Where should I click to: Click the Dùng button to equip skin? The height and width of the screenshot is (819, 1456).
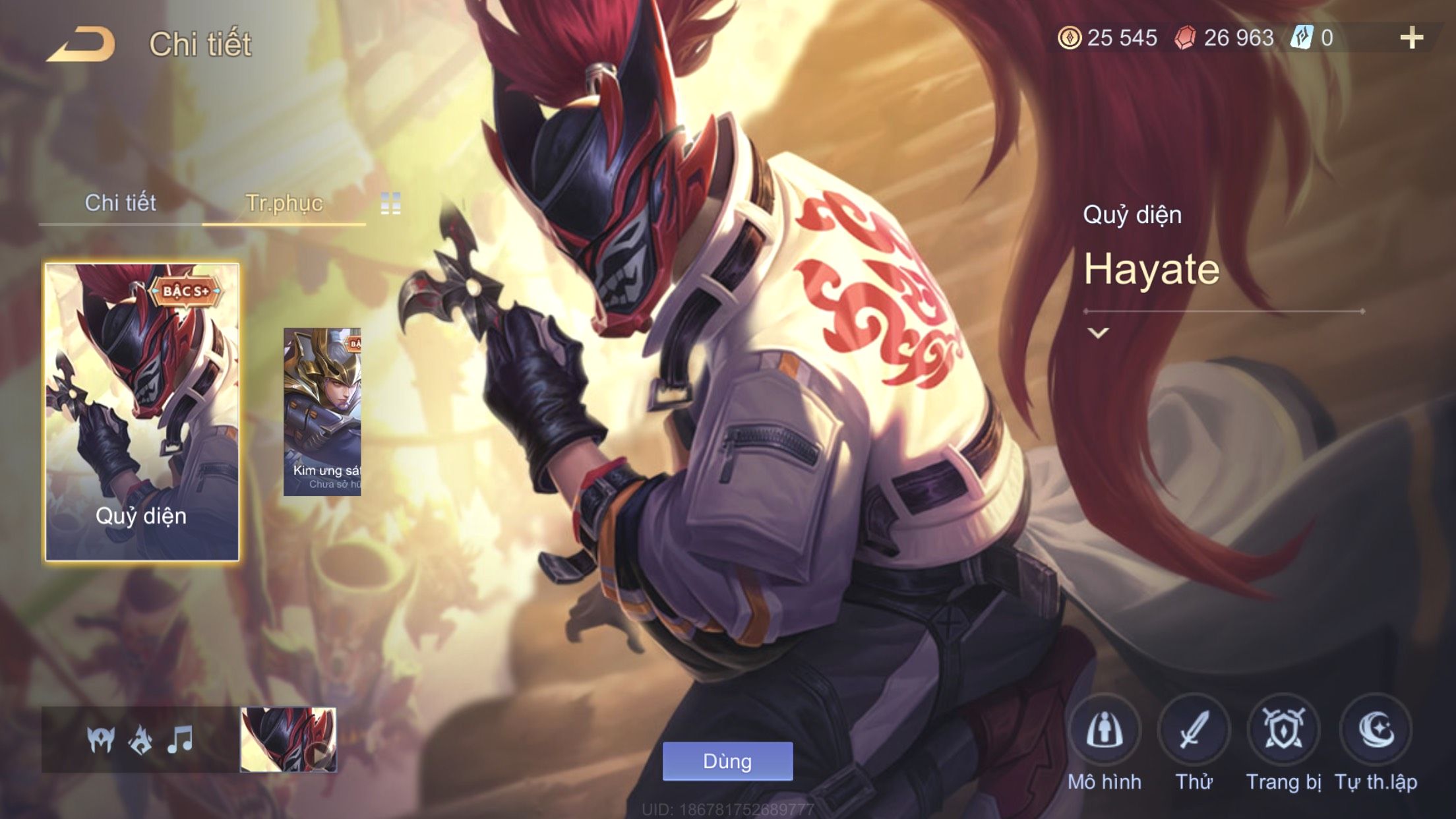727,761
